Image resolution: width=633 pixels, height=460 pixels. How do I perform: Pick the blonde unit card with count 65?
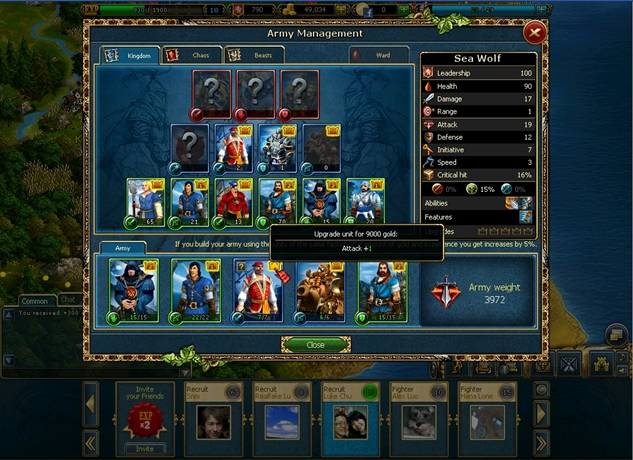tap(145, 200)
